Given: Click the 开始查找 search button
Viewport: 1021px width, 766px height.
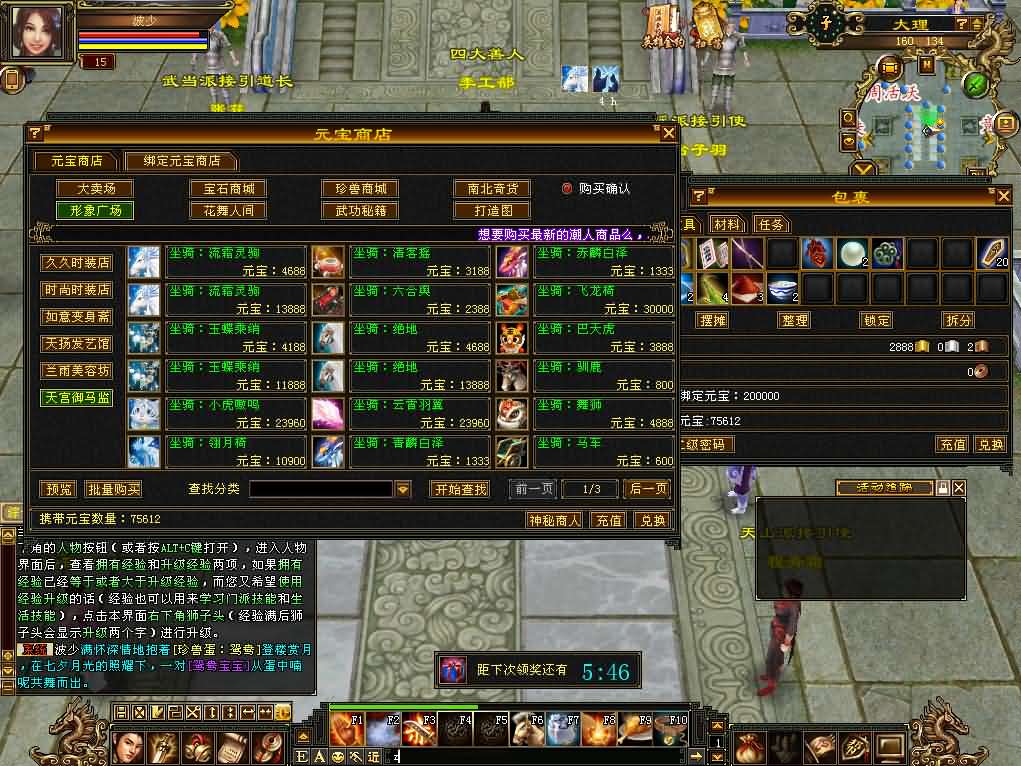Looking at the screenshot, I should point(460,489).
